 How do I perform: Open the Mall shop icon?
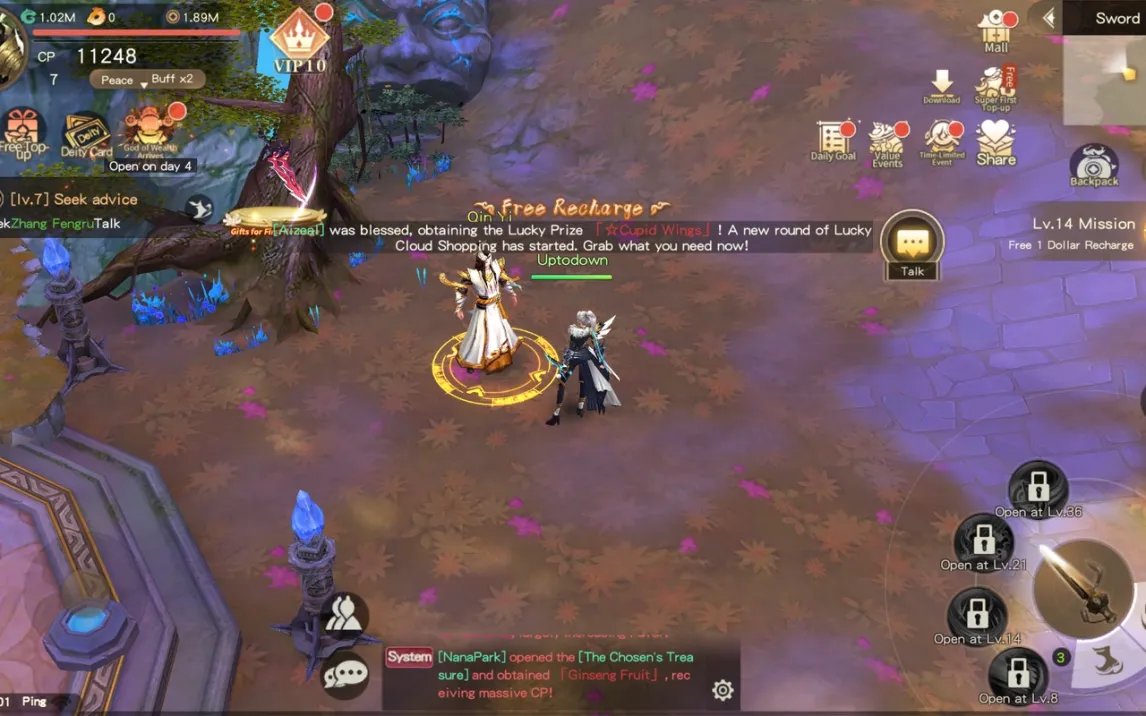click(996, 30)
